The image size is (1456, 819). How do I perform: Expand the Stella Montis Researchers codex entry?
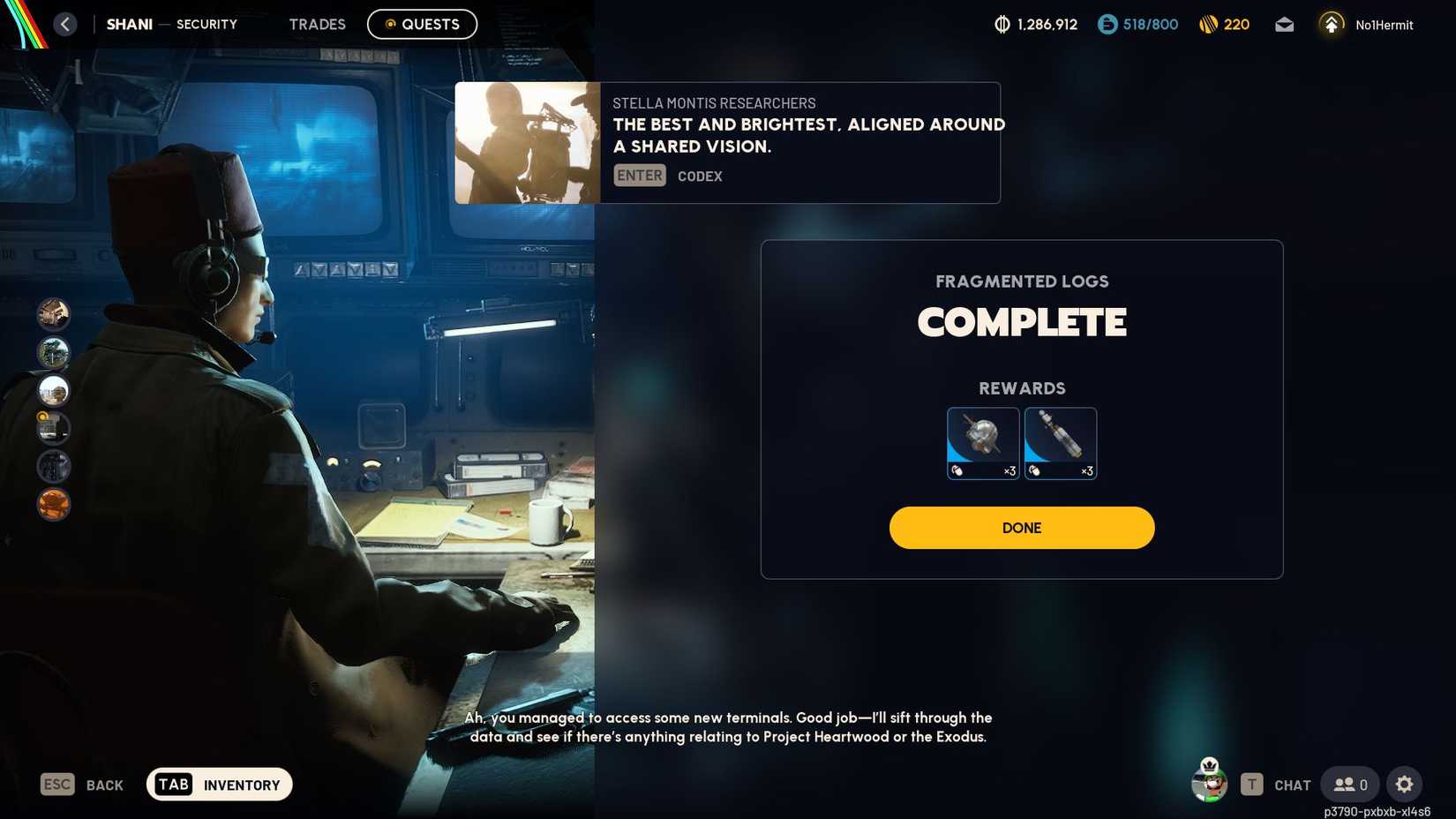click(x=727, y=142)
